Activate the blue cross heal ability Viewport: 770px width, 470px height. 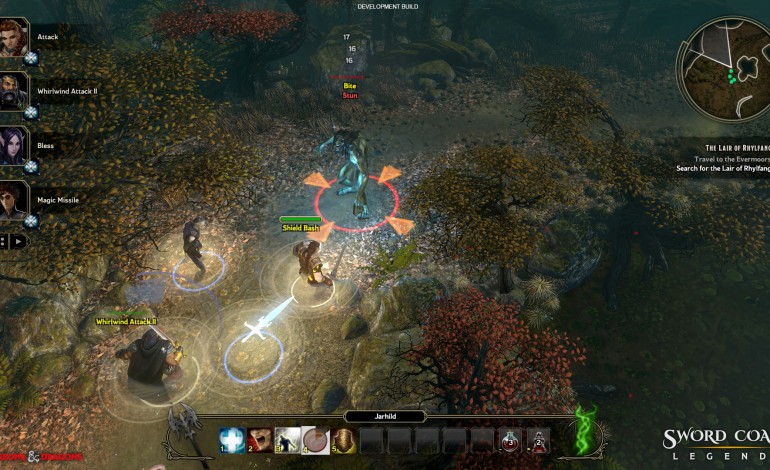pos(232,440)
